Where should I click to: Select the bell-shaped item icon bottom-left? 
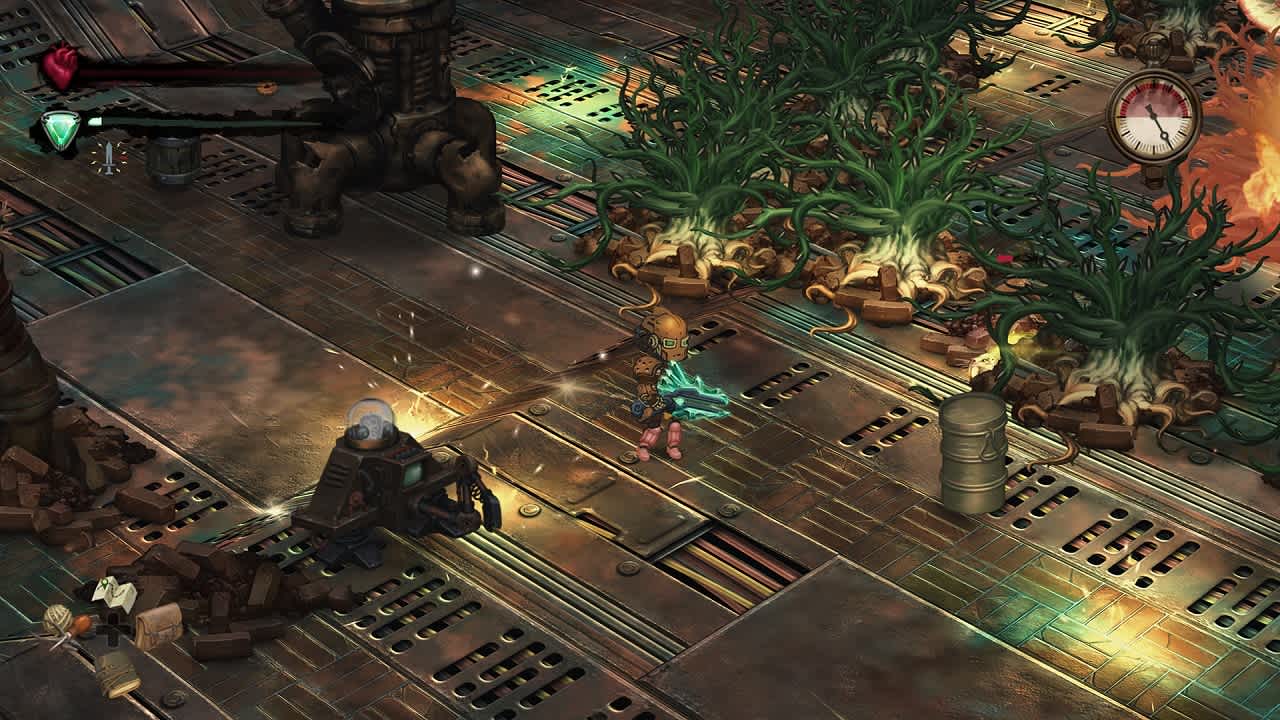click(x=118, y=676)
